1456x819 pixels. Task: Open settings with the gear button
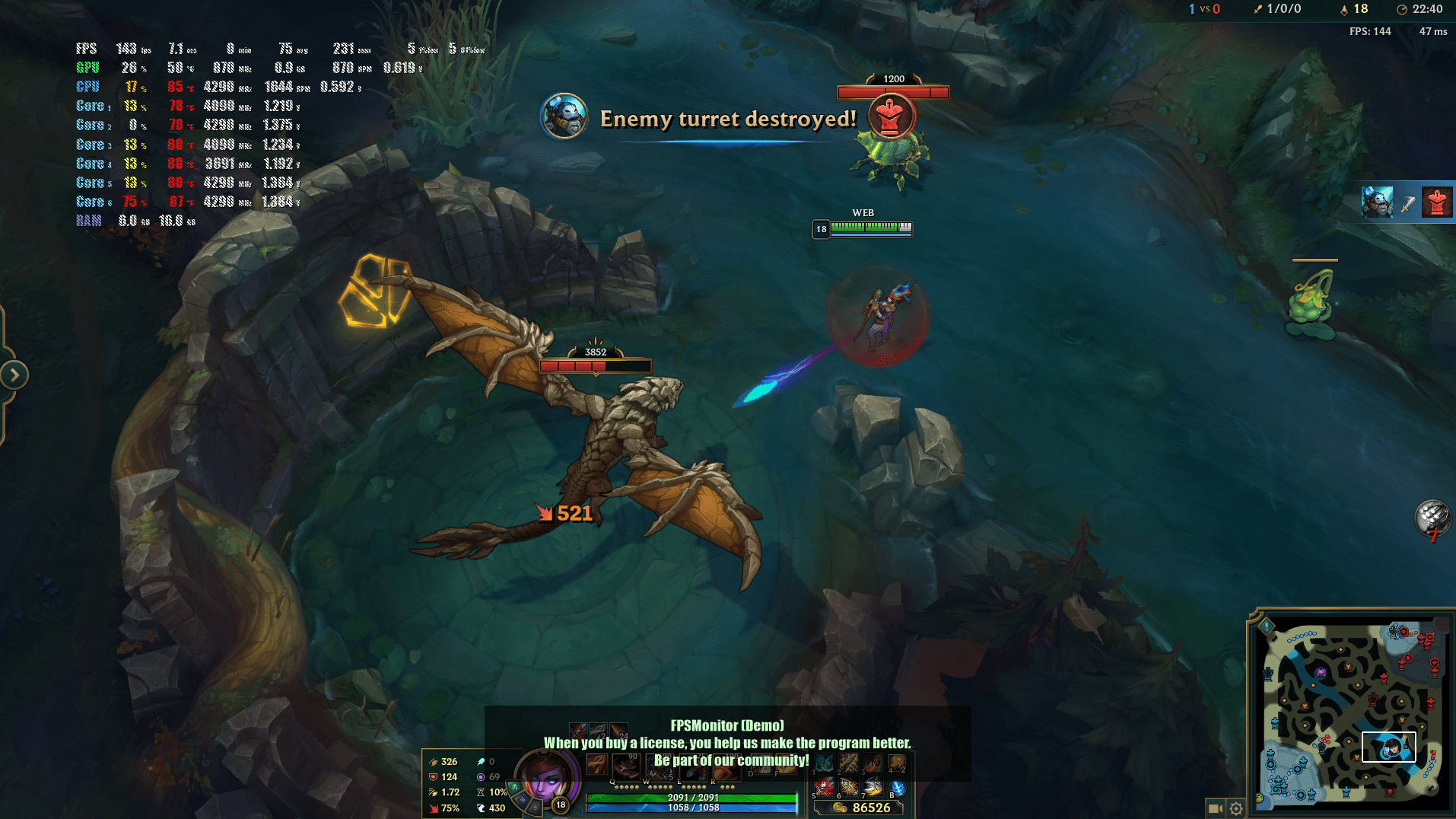coord(1236,808)
